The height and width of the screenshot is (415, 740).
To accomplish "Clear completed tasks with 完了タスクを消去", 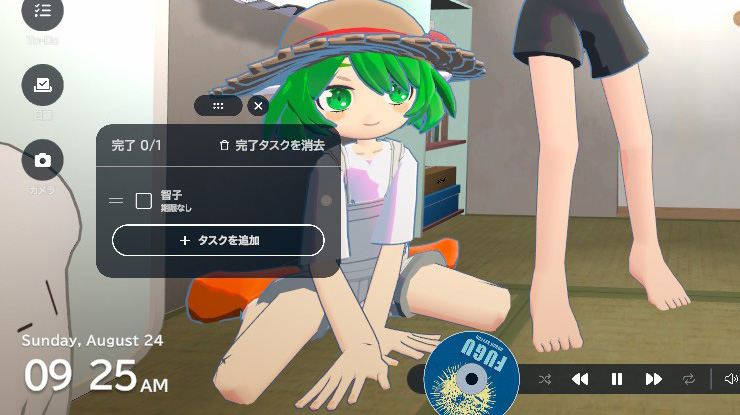I will (x=272, y=146).
